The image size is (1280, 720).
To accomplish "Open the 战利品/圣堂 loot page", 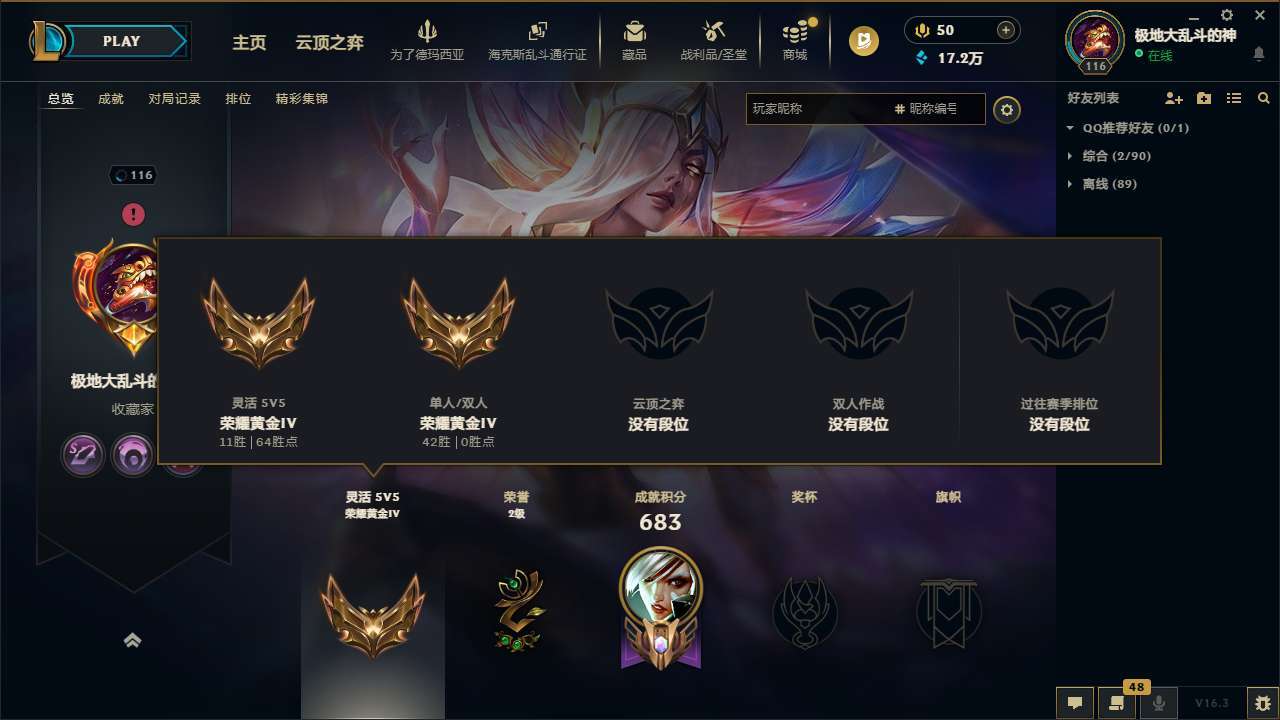I will (x=713, y=41).
